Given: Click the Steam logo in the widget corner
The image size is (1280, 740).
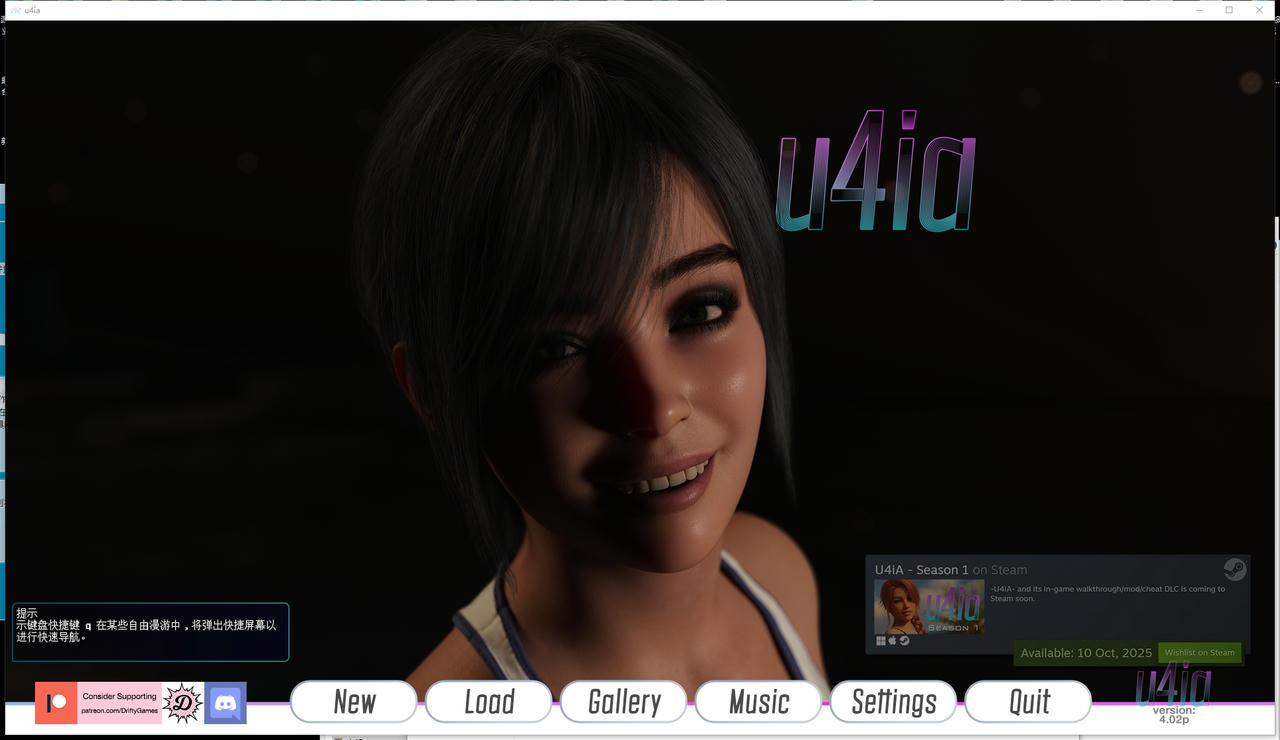Looking at the screenshot, I should tap(1235, 569).
